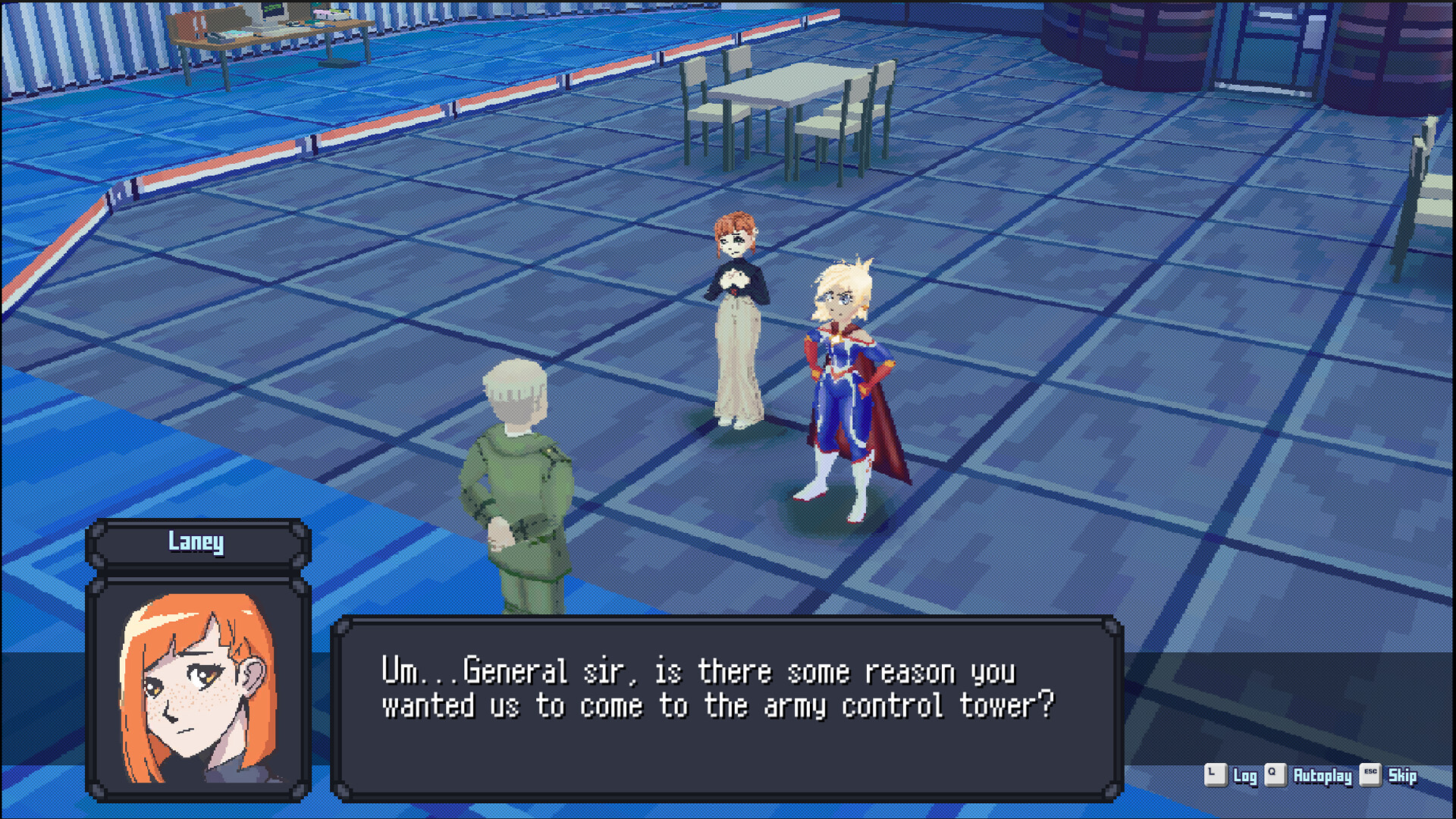Click the Laney name plate

pyautogui.click(x=196, y=541)
